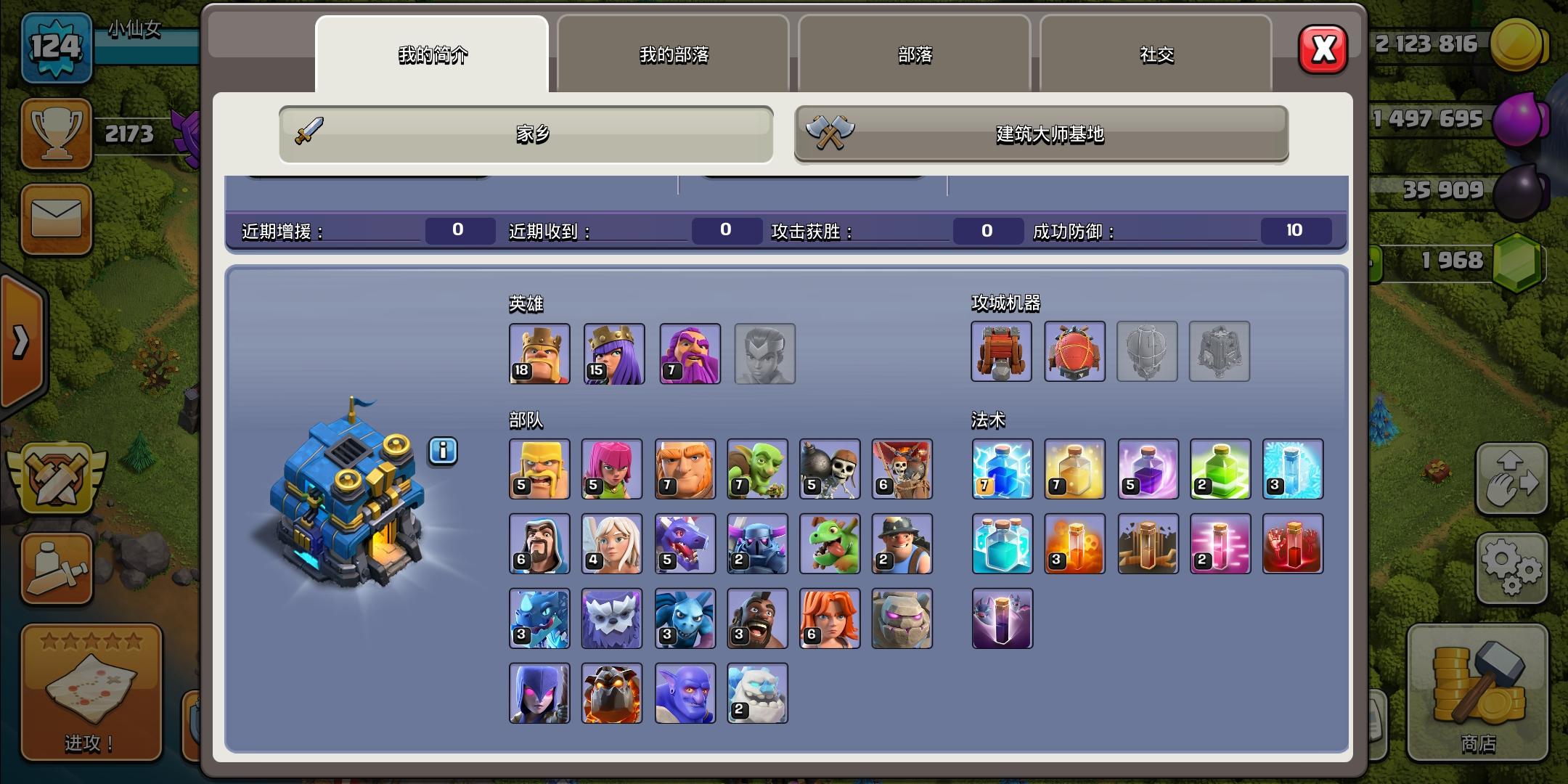Select the Grand Warden portrait
This screenshot has height=784, width=1568.
click(x=690, y=354)
